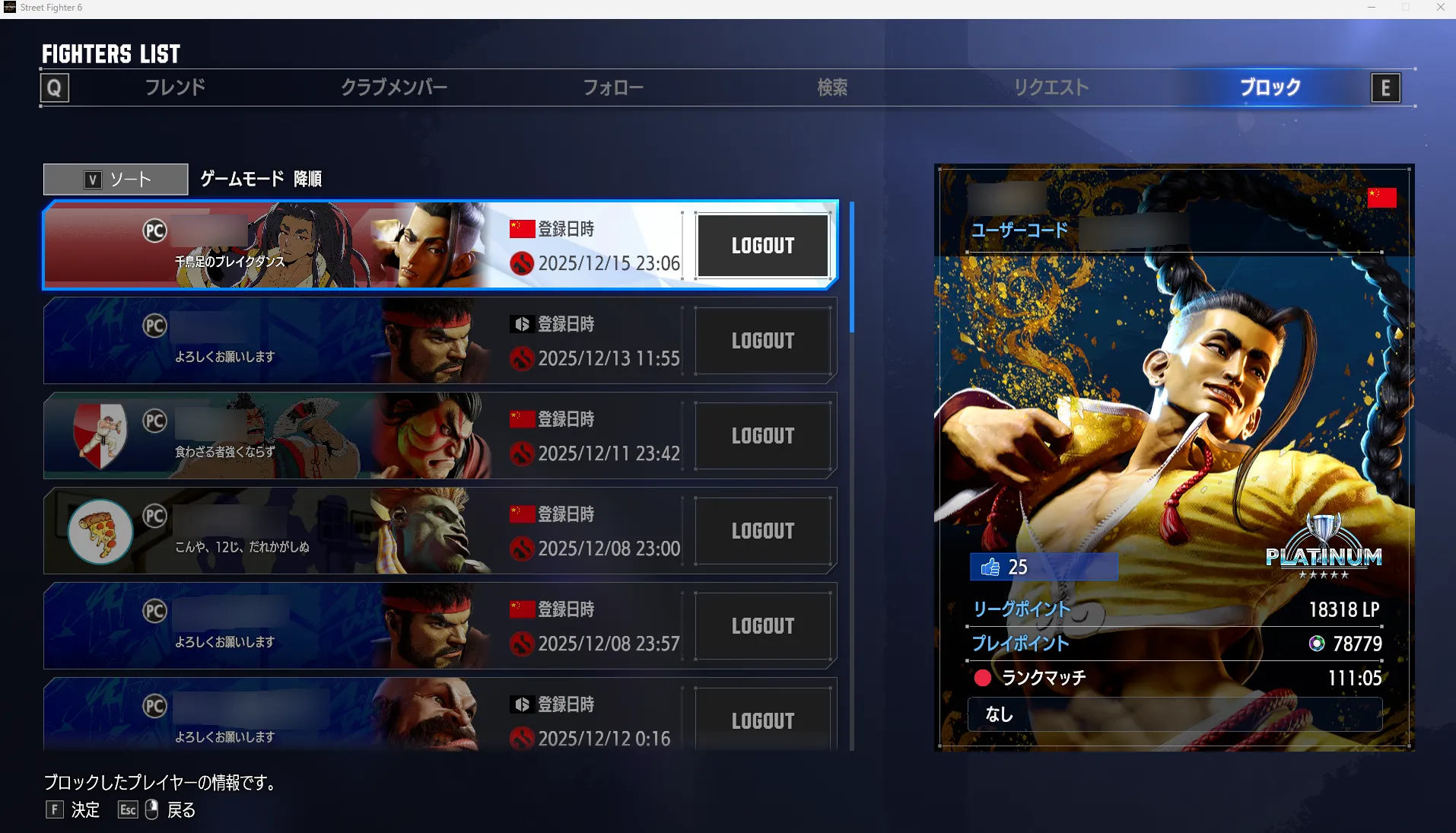
Task: Activate the ブロック tab
Action: (1270, 87)
